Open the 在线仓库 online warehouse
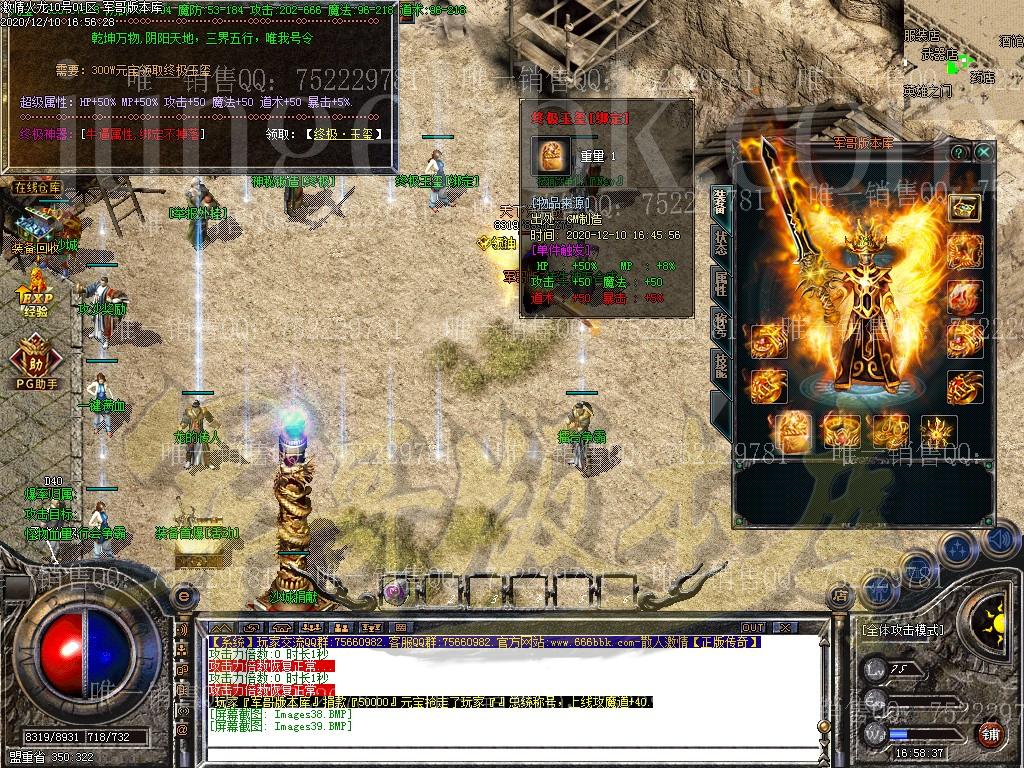The height and width of the screenshot is (768, 1024). [x=37, y=187]
